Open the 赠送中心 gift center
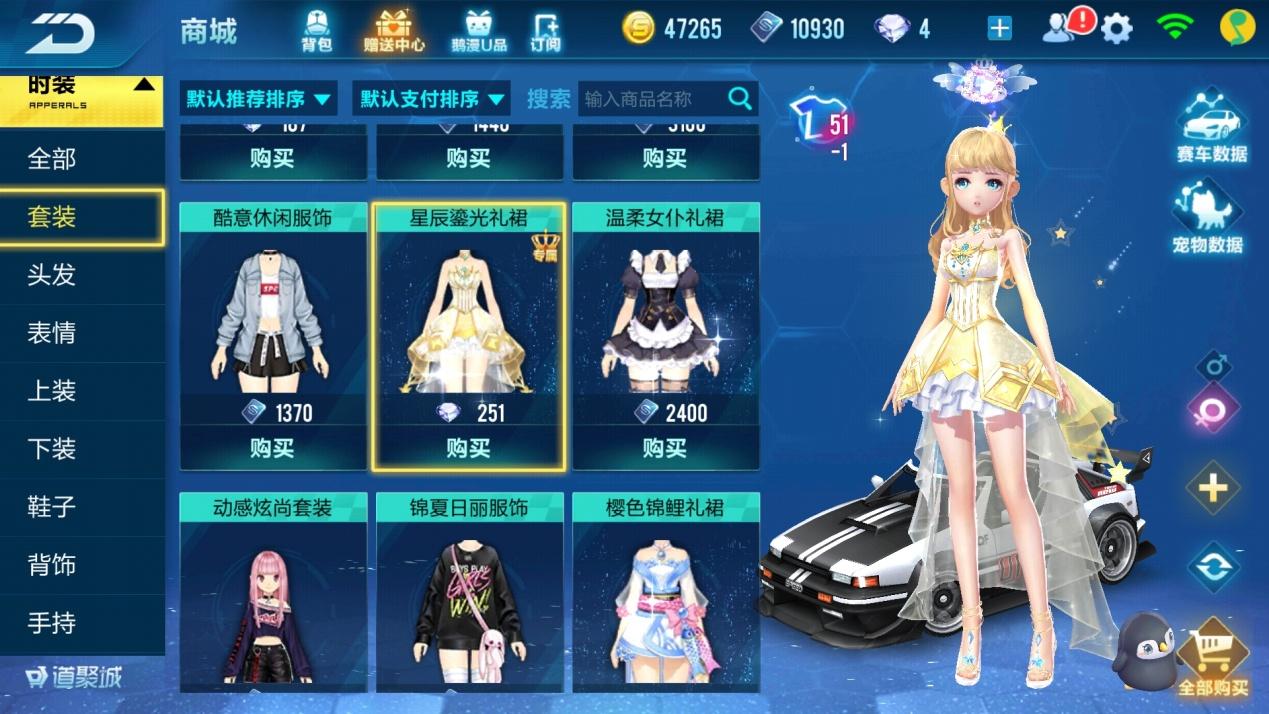The image size is (1269, 714). pos(393,30)
